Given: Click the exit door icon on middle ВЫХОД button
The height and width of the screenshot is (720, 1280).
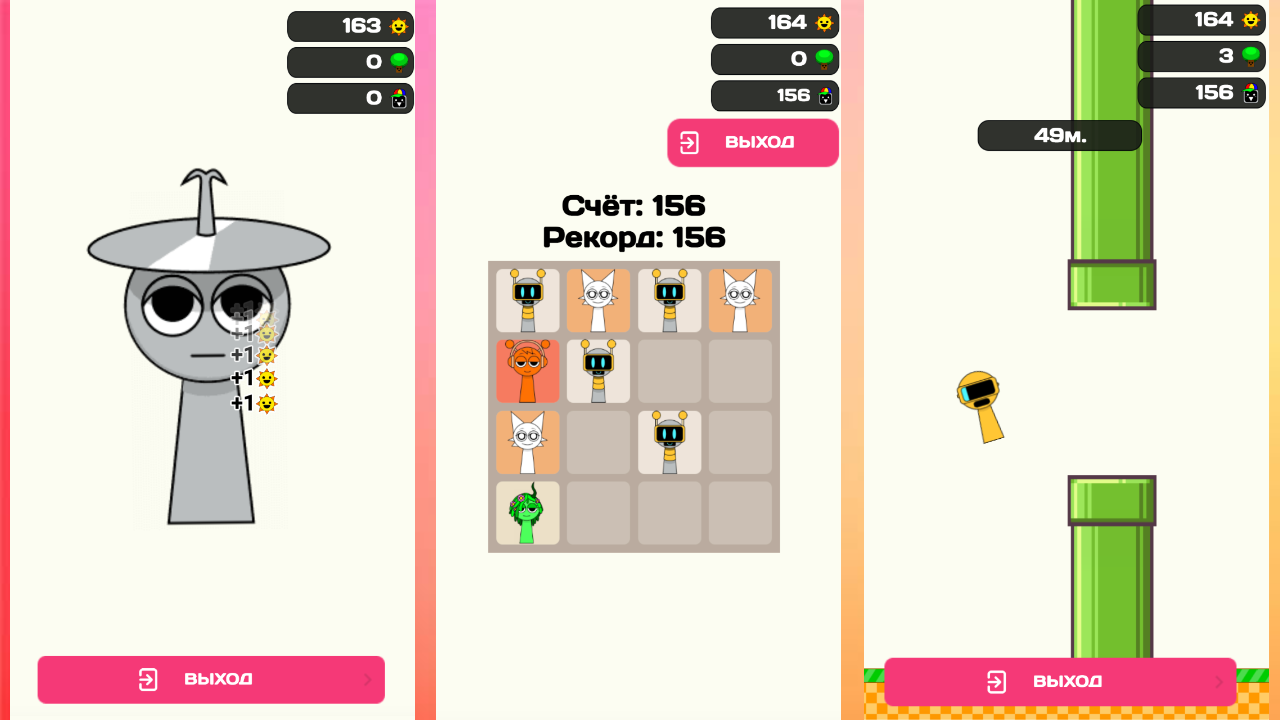Looking at the screenshot, I should (691, 142).
